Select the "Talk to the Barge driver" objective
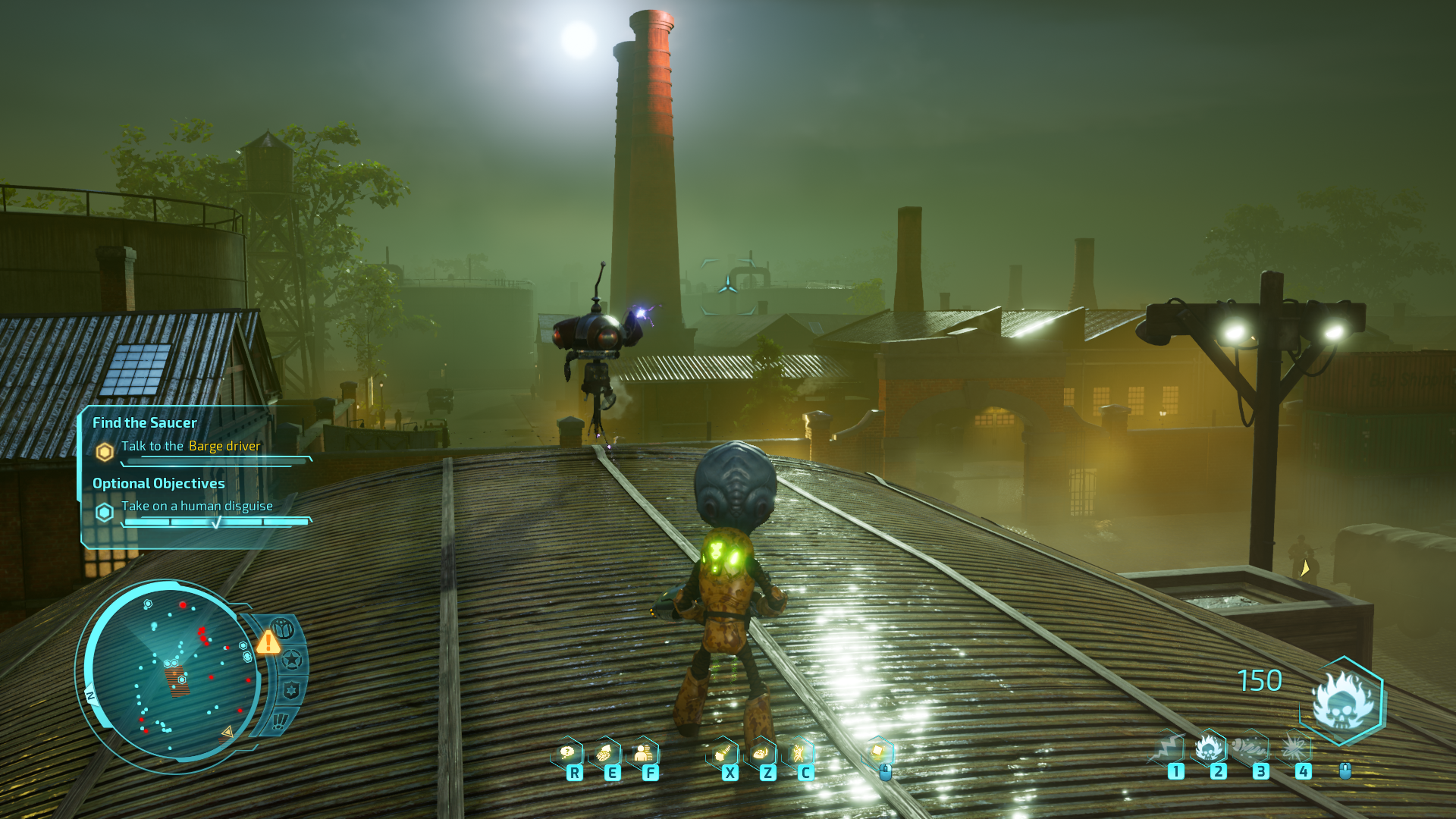The height and width of the screenshot is (819, 1456). click(x=190, y=446)
